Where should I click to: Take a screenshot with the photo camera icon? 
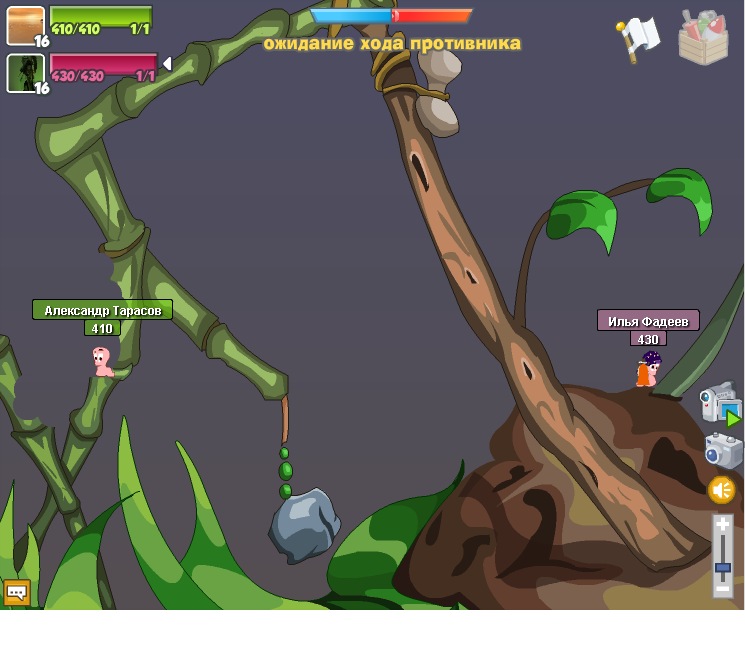pos(723,450)
